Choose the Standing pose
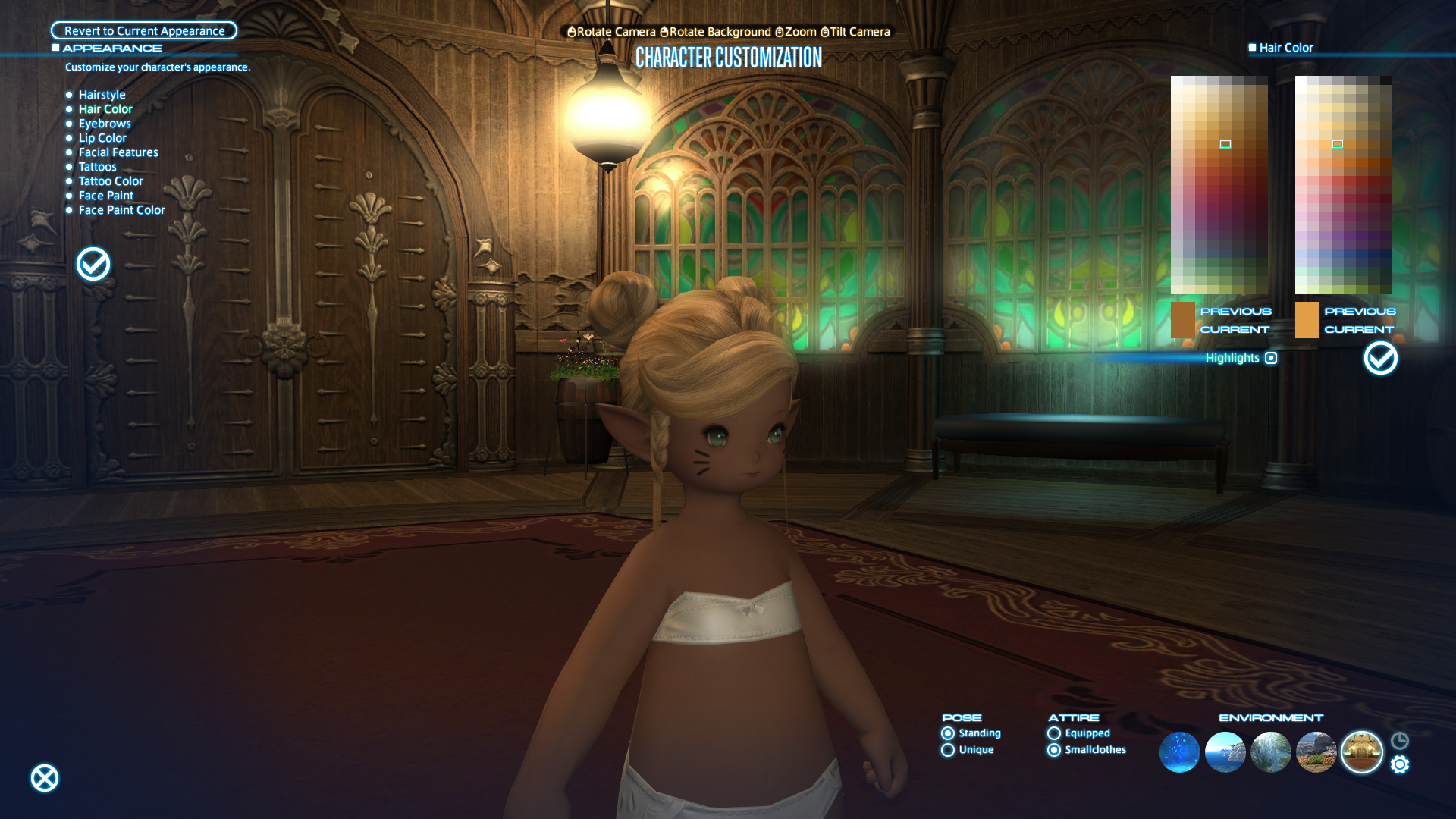Image resolution: width=1456 pixels, height=819 pixels. pos(948,733)
